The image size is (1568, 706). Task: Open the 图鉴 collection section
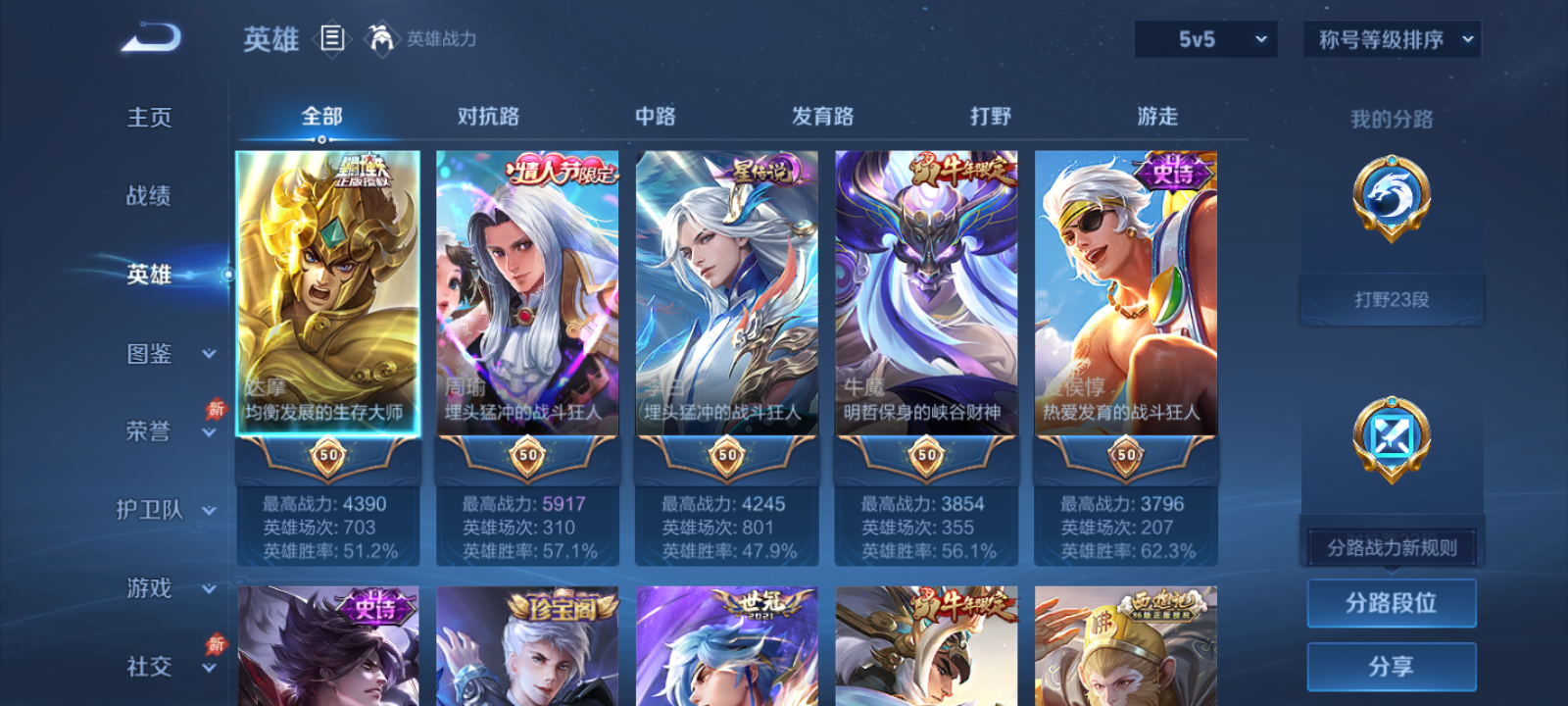(149, 353)
